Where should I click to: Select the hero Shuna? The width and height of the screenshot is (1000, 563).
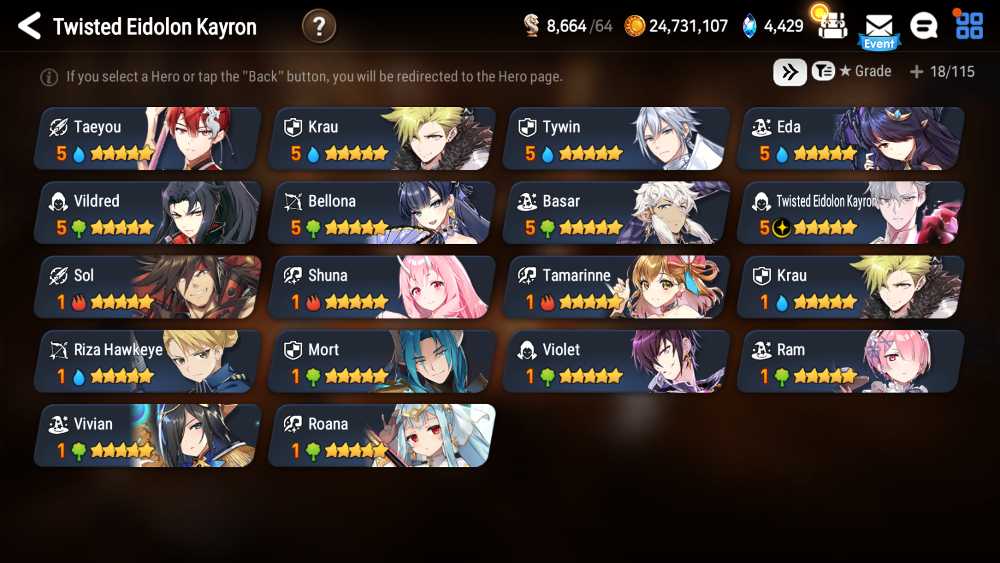382,287
